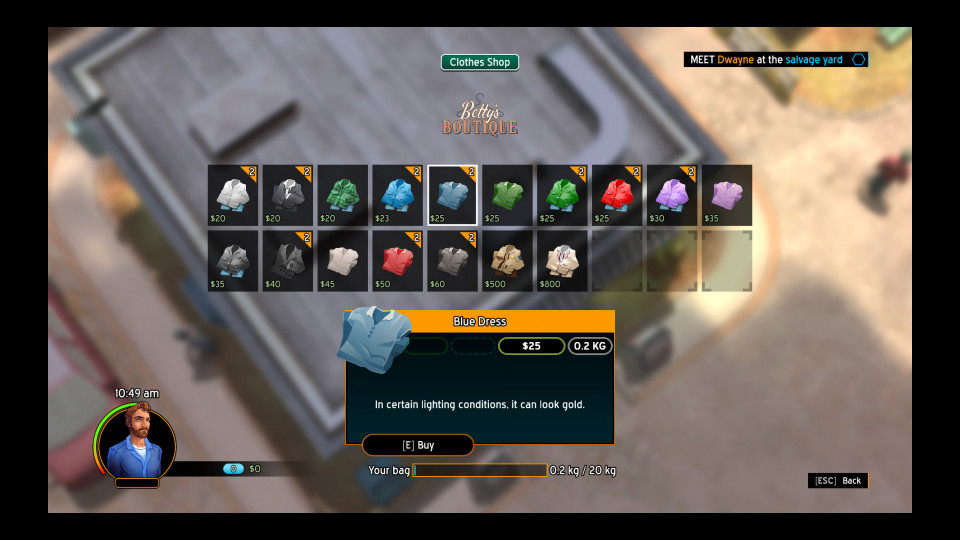This screenshot has height=540, width=960.
Task: Choose the red $25 outfit
Action: click(x=616, y=195)
